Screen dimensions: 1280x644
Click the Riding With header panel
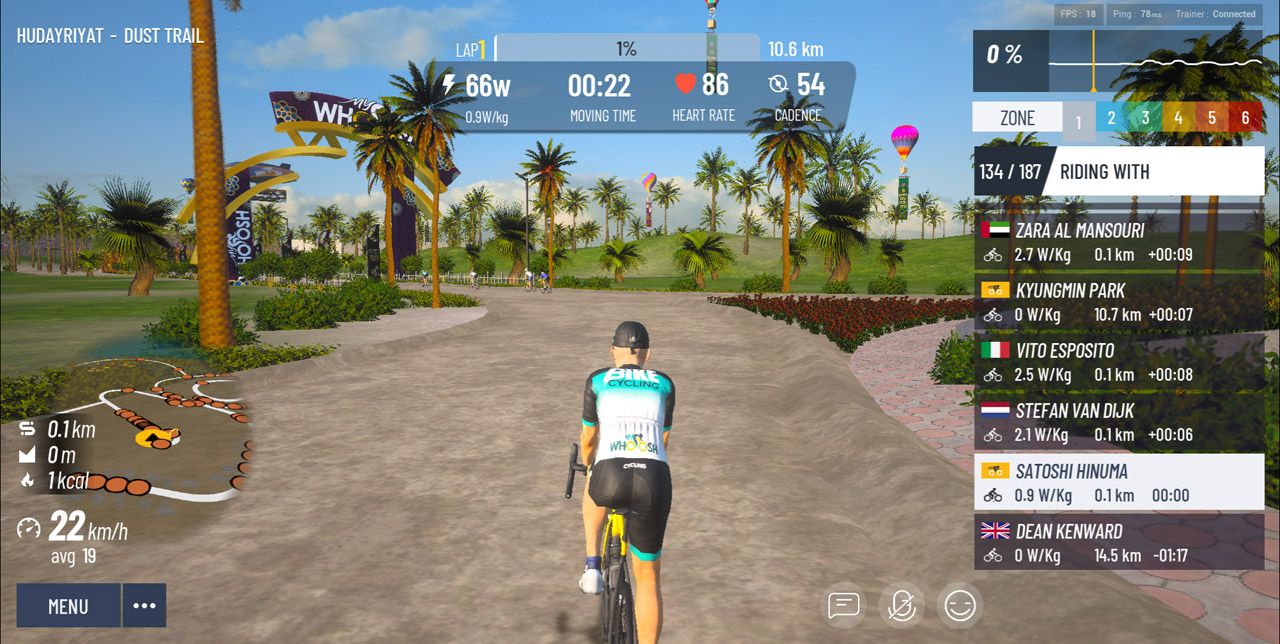(x=1119, y=171)
